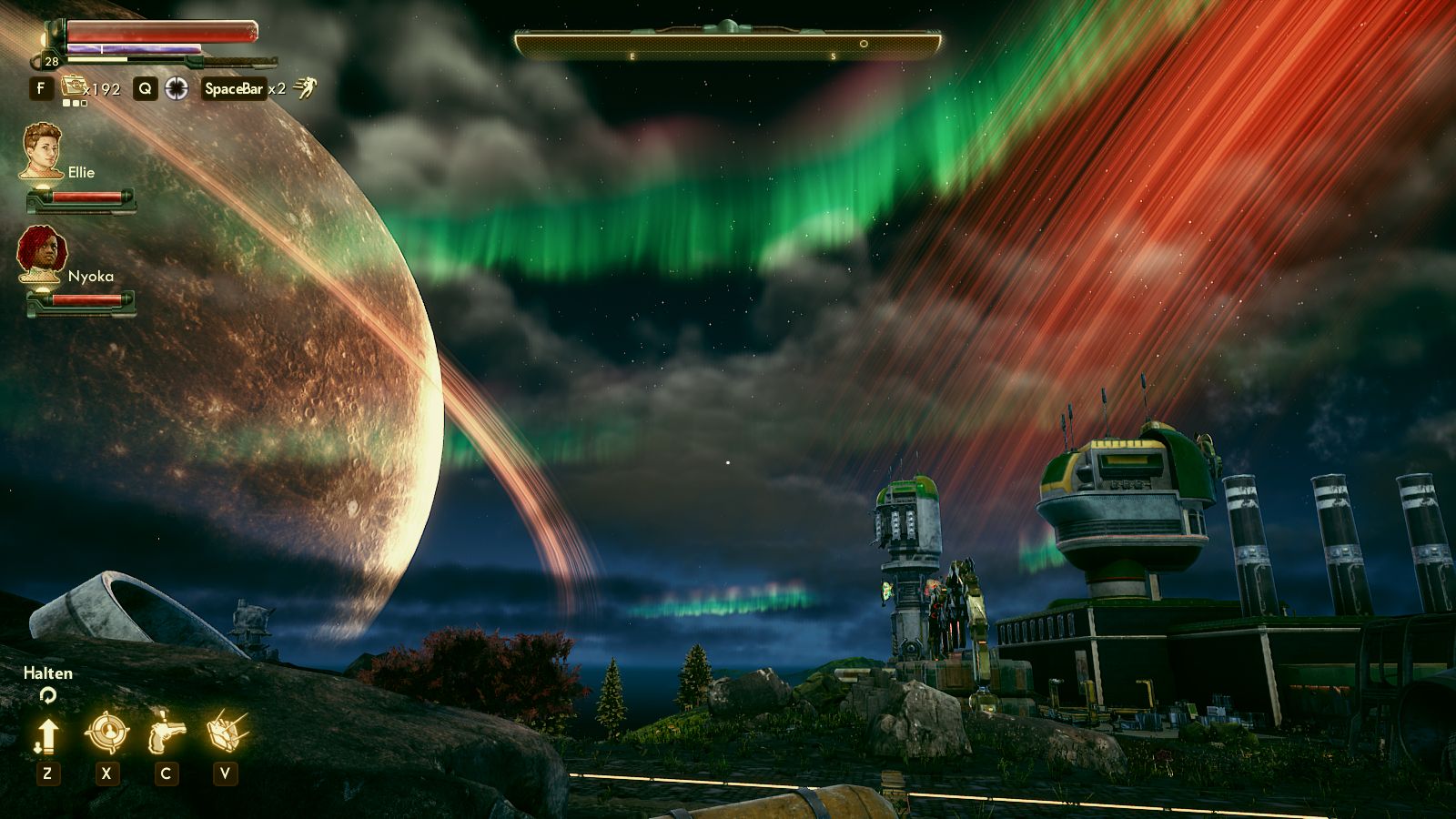
Task: Choose the upward arrow companion move command
Action: [x=47, y=734]
